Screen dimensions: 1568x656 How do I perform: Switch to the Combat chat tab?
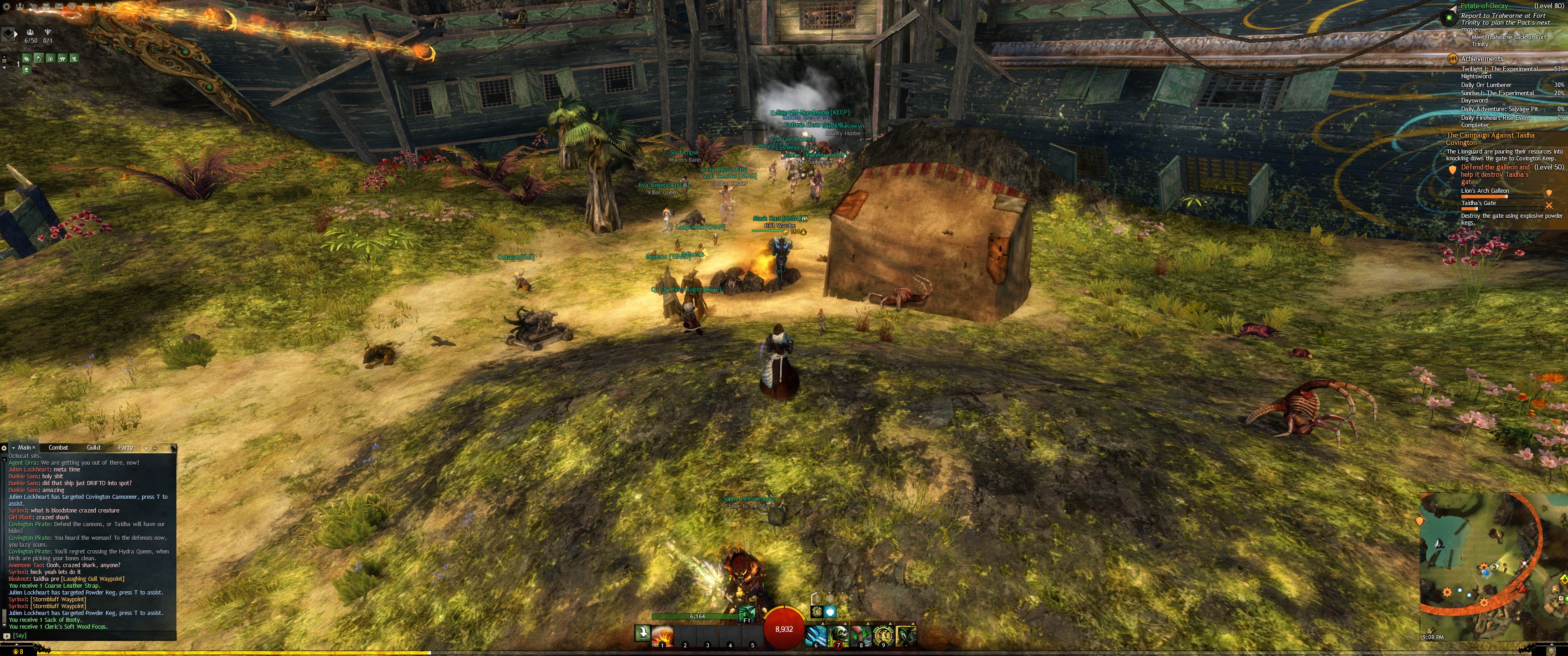pyautogui.click(x=58, y=447)
